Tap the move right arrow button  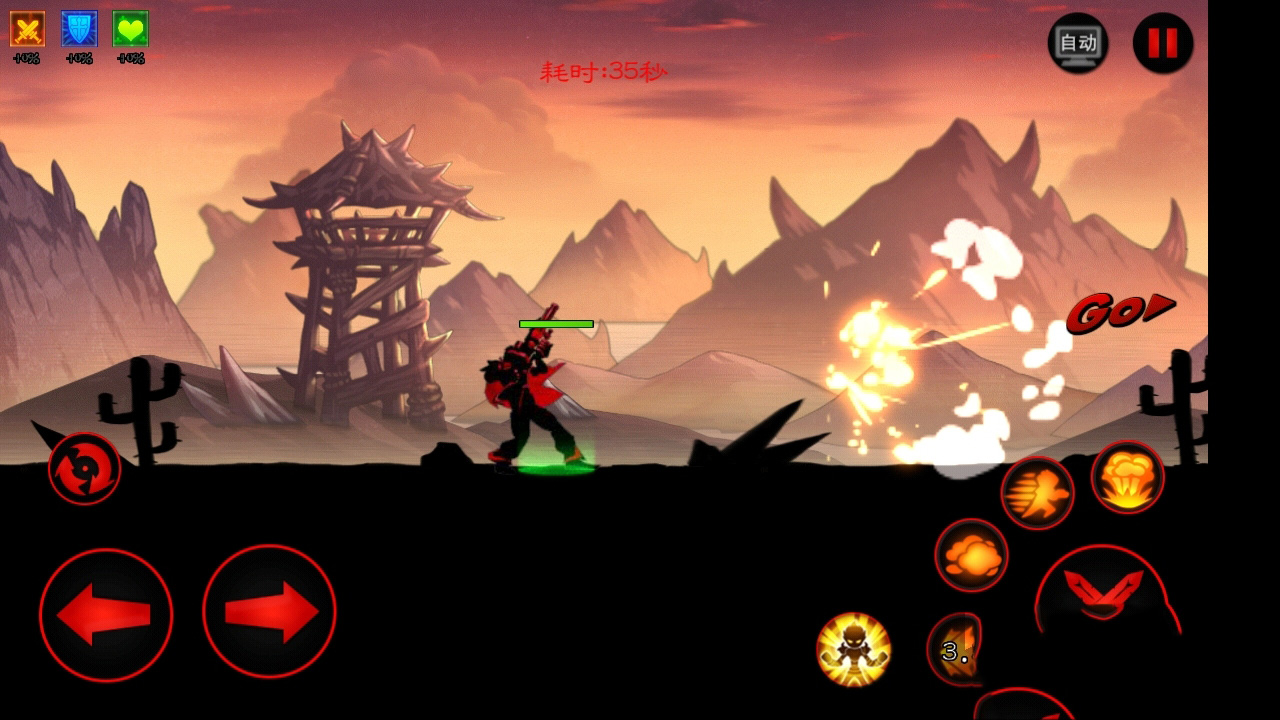pyautogui.click(x=269, y=612)
